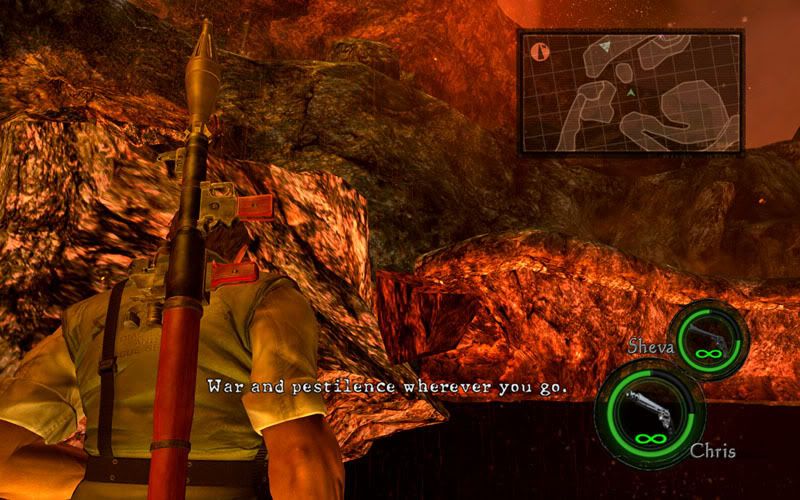Click the minimap in the corner
Screen dimensions: 800x500
pos(630,92)
